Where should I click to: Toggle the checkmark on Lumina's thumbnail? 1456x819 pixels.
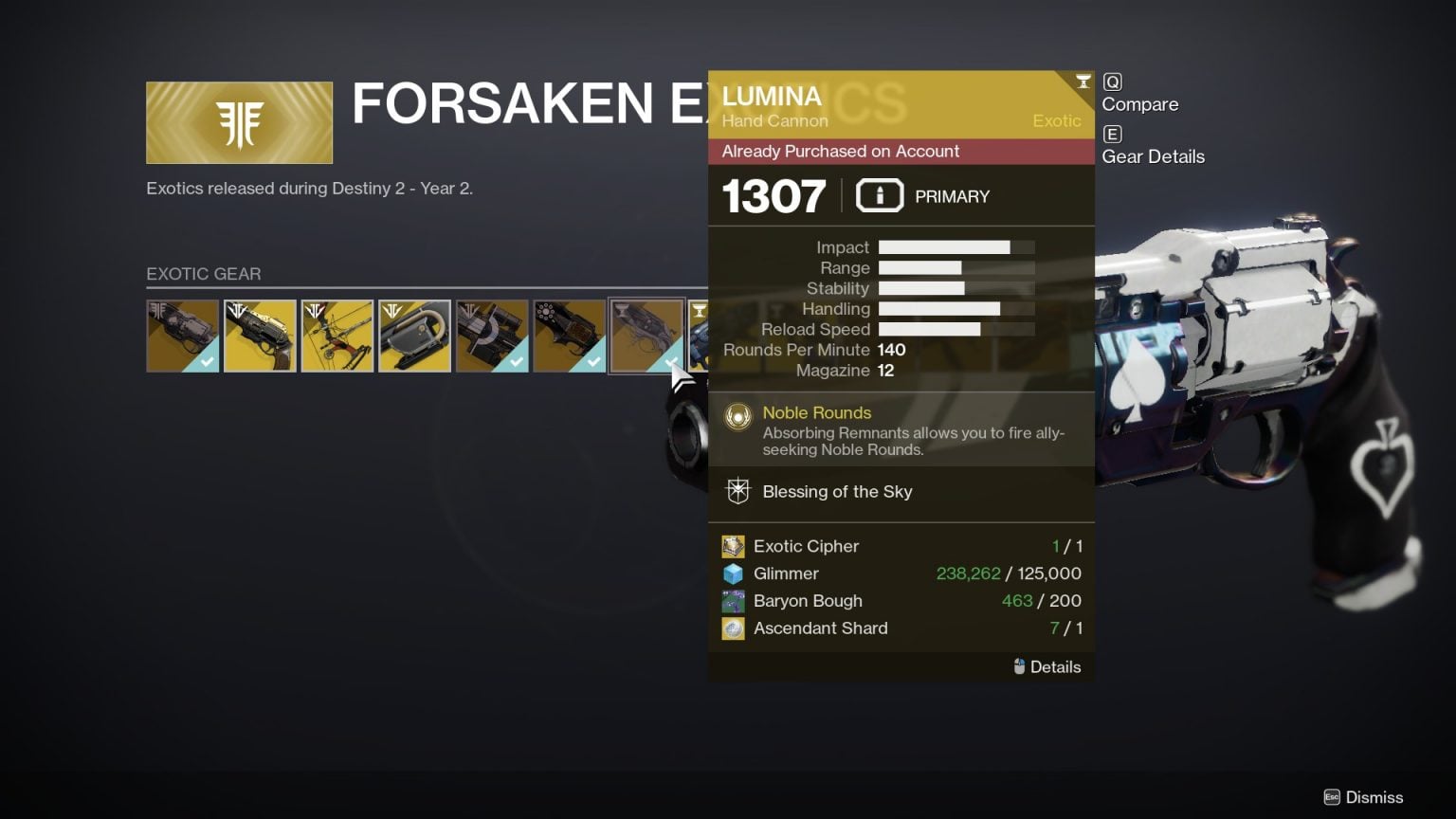[x=672, y=363]
